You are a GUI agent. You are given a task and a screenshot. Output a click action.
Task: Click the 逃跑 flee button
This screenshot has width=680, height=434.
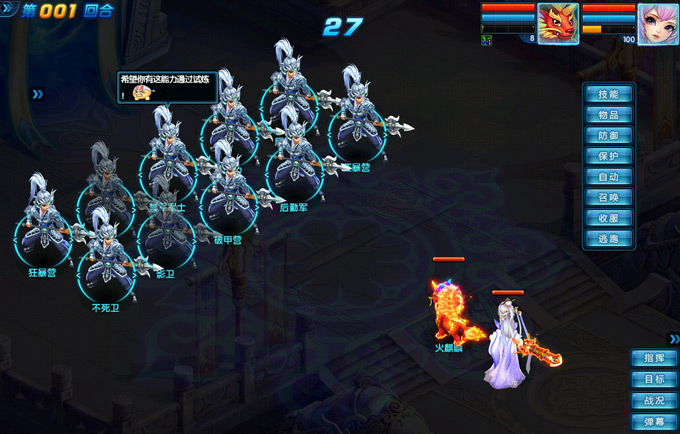pos(608,239)
